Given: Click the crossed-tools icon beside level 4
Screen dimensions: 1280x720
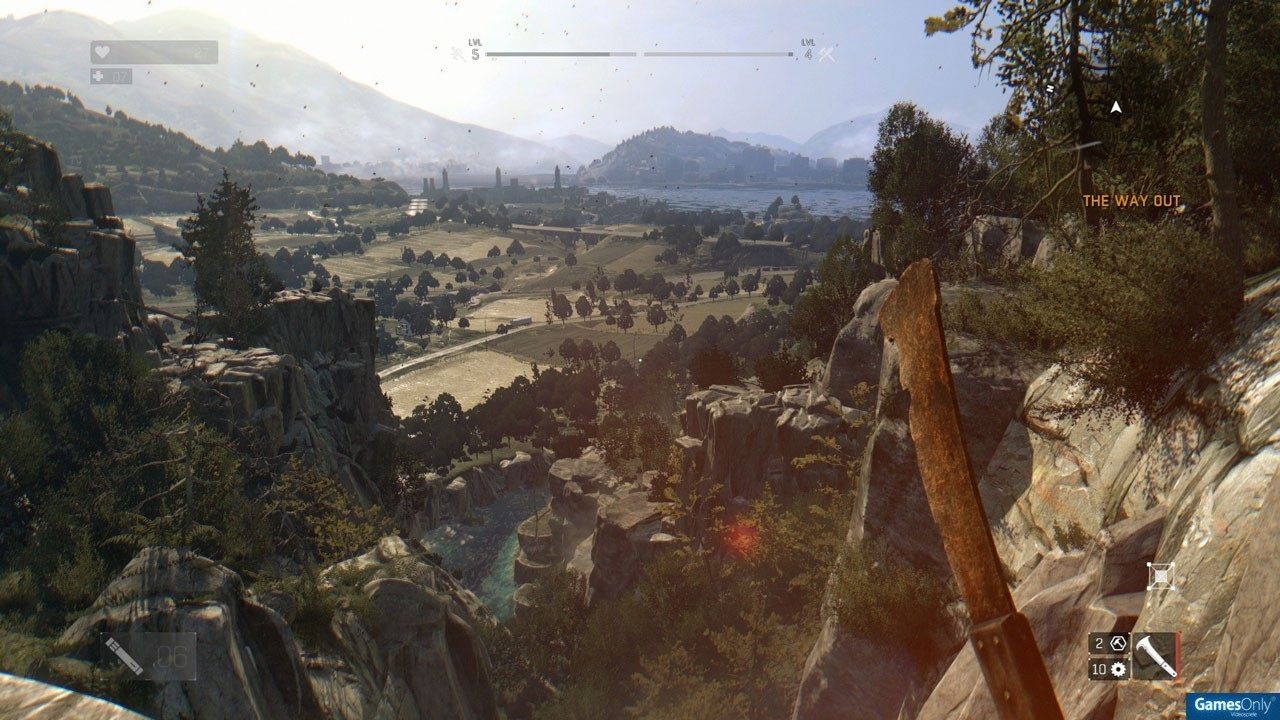Looking at the screenshot, I should click(826, 54).
